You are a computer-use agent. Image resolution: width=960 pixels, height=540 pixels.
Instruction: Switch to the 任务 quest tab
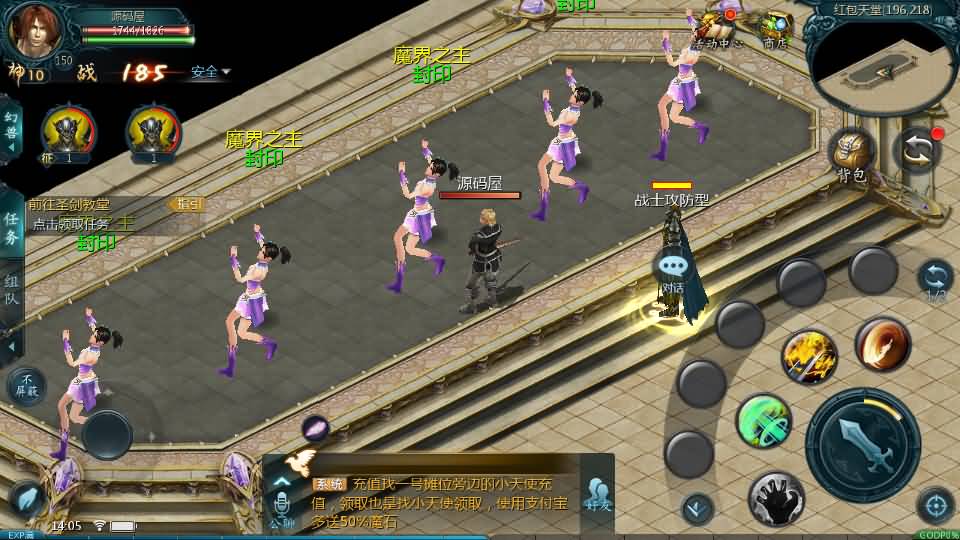coord(11,227)
